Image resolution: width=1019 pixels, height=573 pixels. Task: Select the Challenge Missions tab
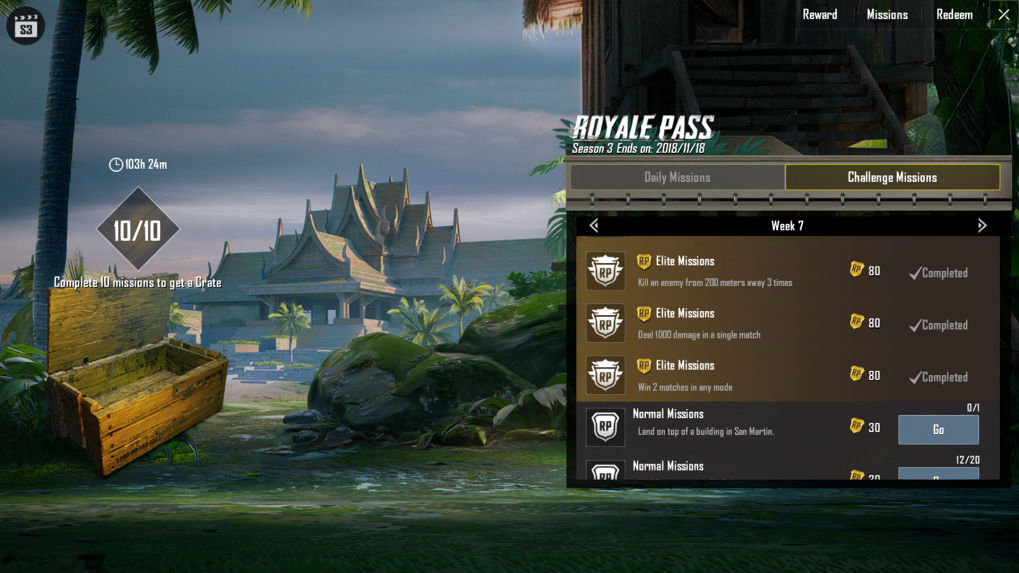point(892,177)
